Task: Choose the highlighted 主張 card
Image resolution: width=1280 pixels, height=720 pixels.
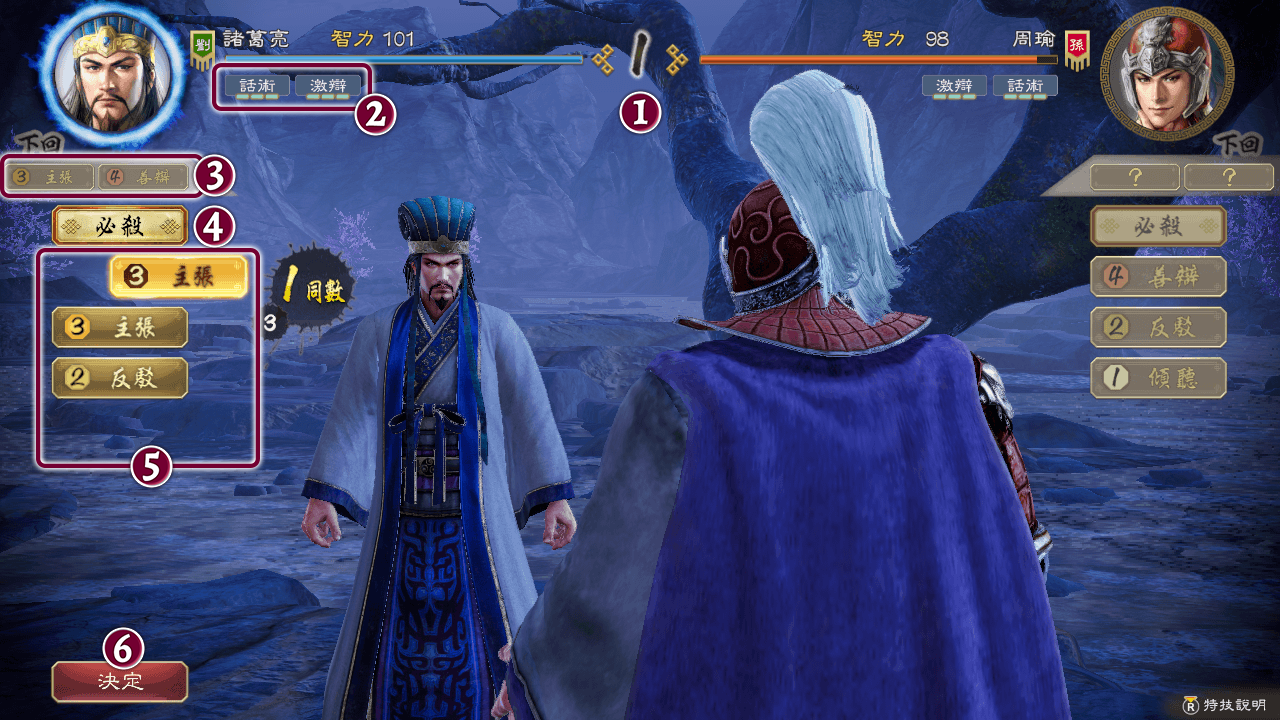Action: tap(177, 278)
